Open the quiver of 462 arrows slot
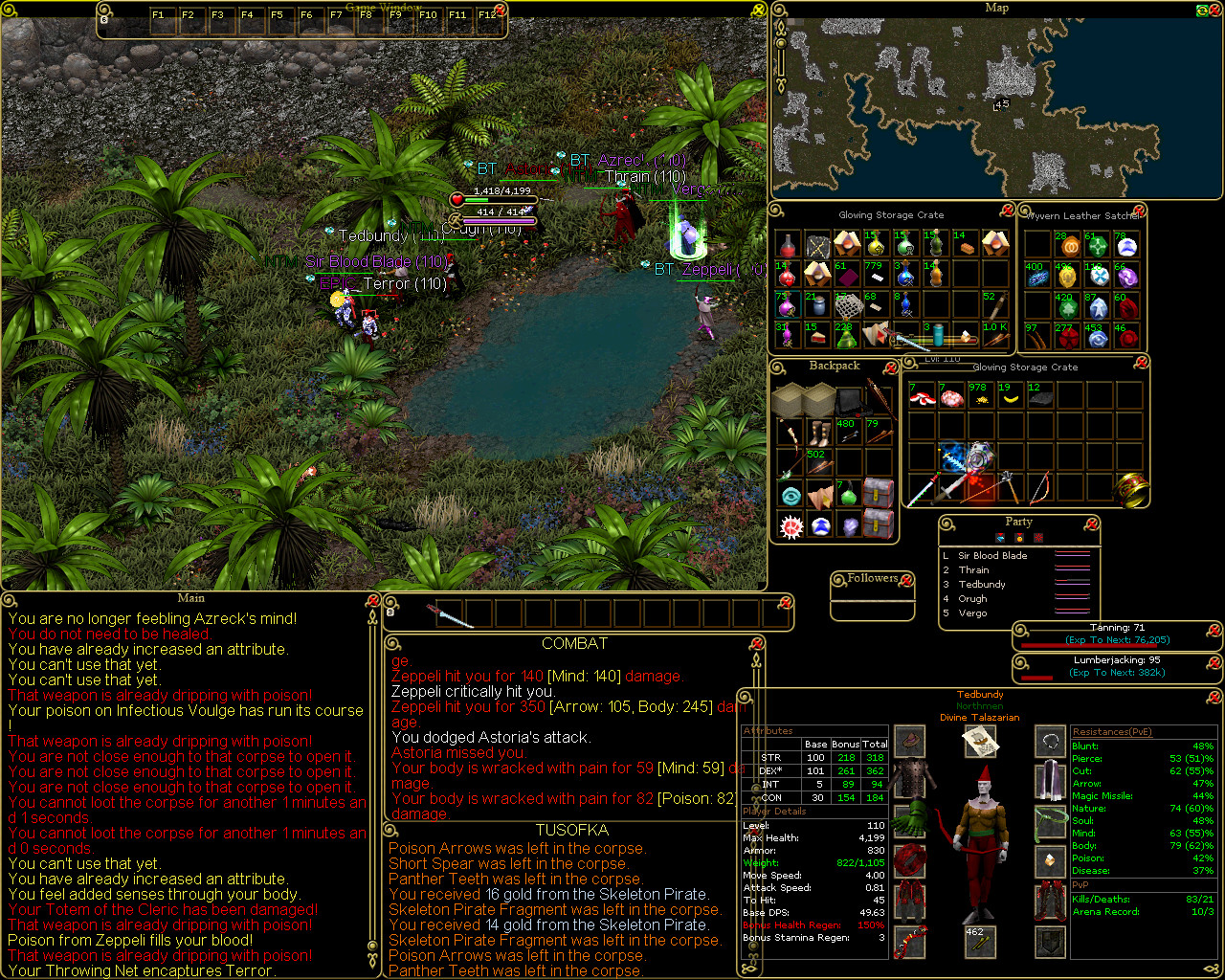The height and width of the screenshot is (980, 1225). click(979, 942)
